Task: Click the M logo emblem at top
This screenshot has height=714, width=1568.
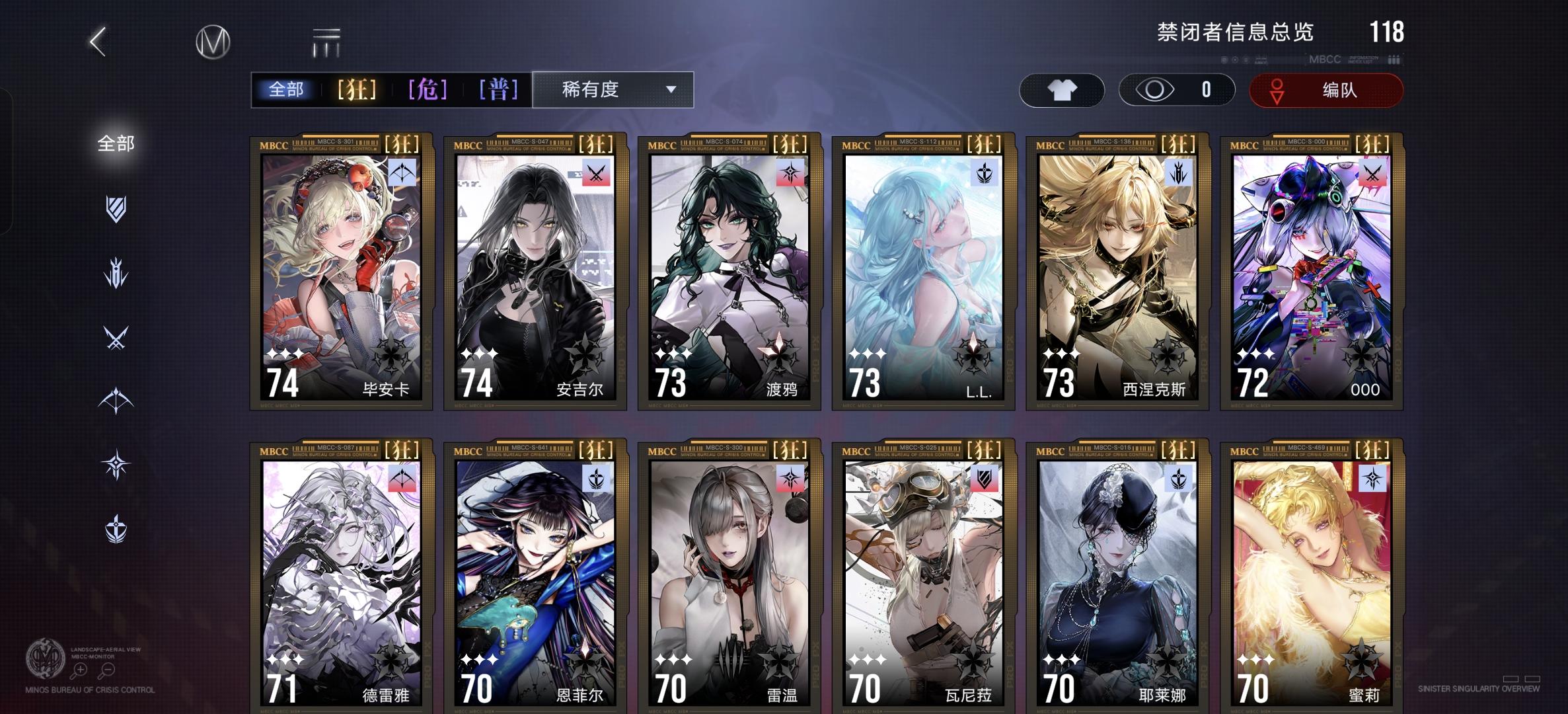Action: click(x=214, y=41)
